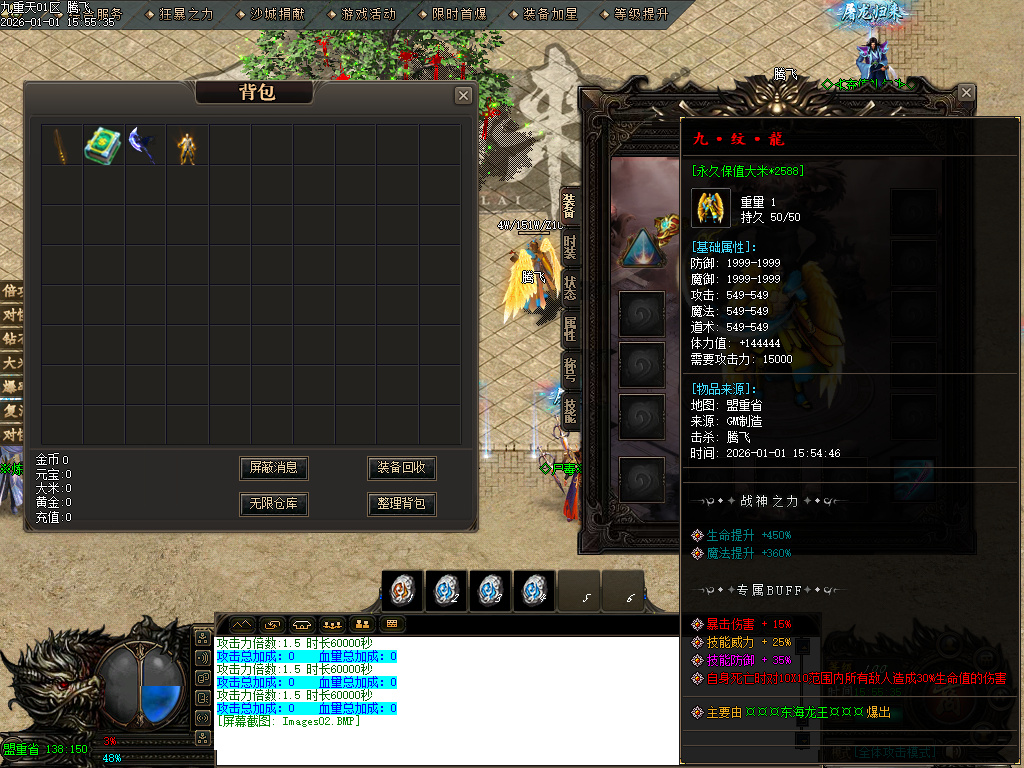Select the wooden staff item in the backpack
The height and width of the screenshot is (768, 1024).
click(x=61, y=145)
